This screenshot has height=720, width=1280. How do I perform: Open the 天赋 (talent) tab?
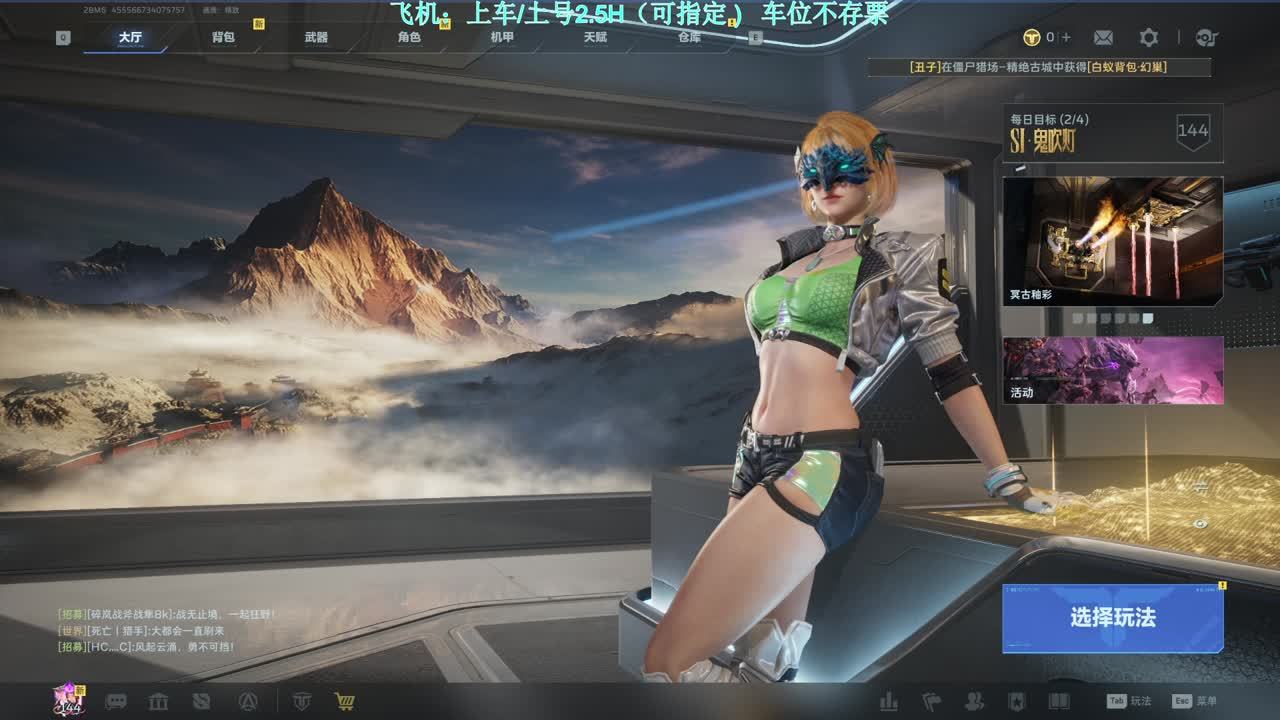click(595, 38)
